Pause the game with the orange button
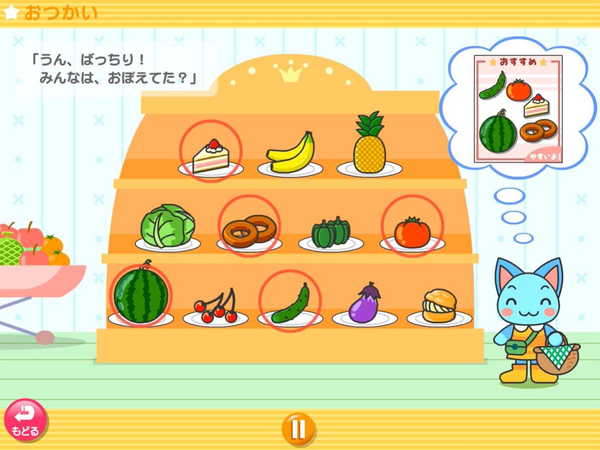 [x=297, y=429]
